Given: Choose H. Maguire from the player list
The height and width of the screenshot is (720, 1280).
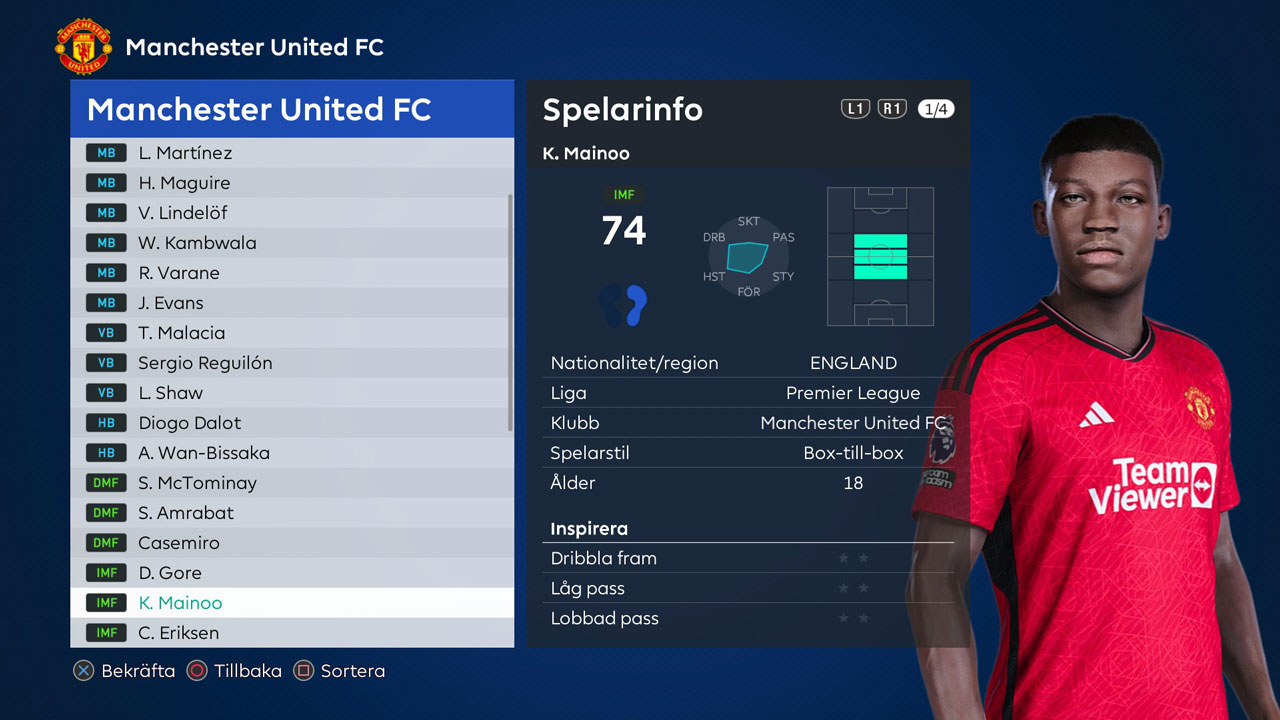Looking at the screenshot, I should [x=290, y=183].
